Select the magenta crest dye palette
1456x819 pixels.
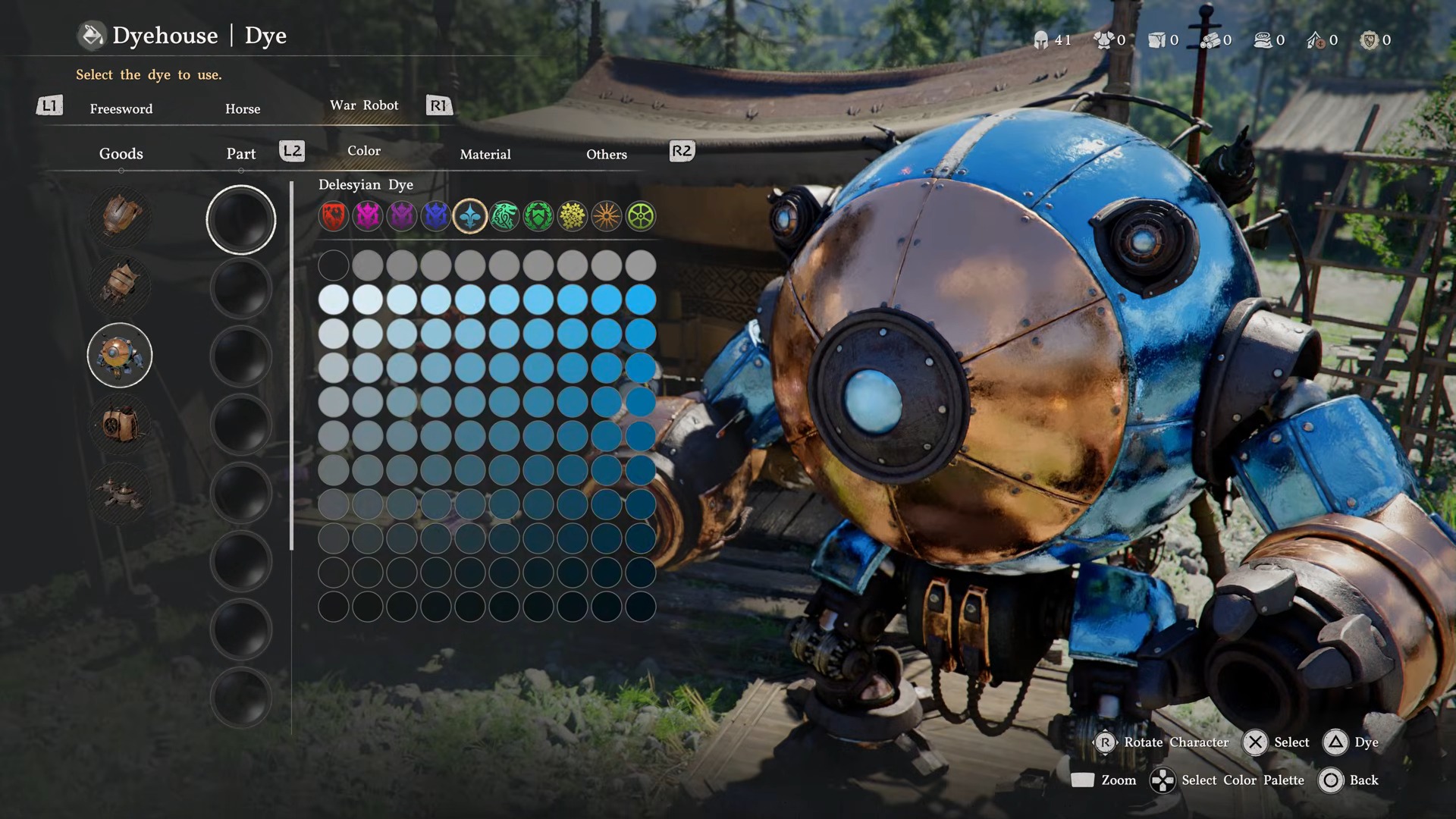[x=367, y=216]
